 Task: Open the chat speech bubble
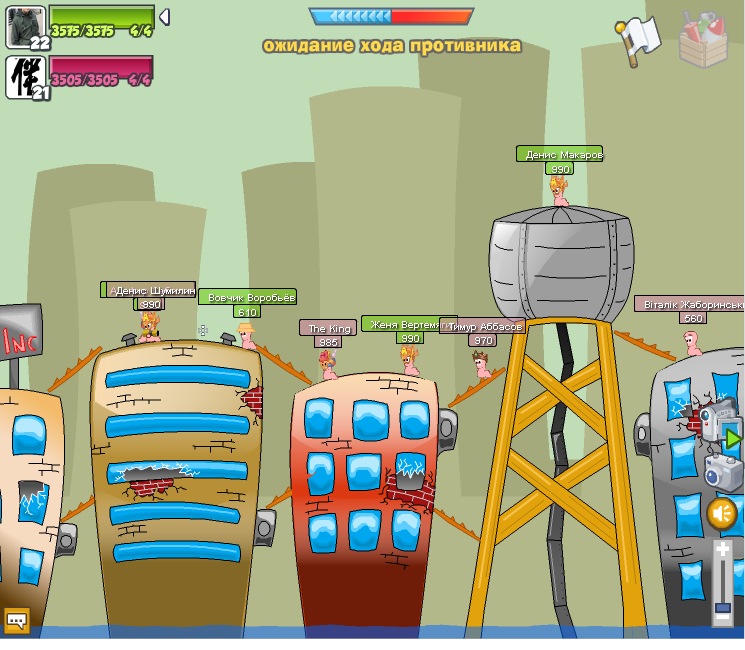tap(16, 621)
